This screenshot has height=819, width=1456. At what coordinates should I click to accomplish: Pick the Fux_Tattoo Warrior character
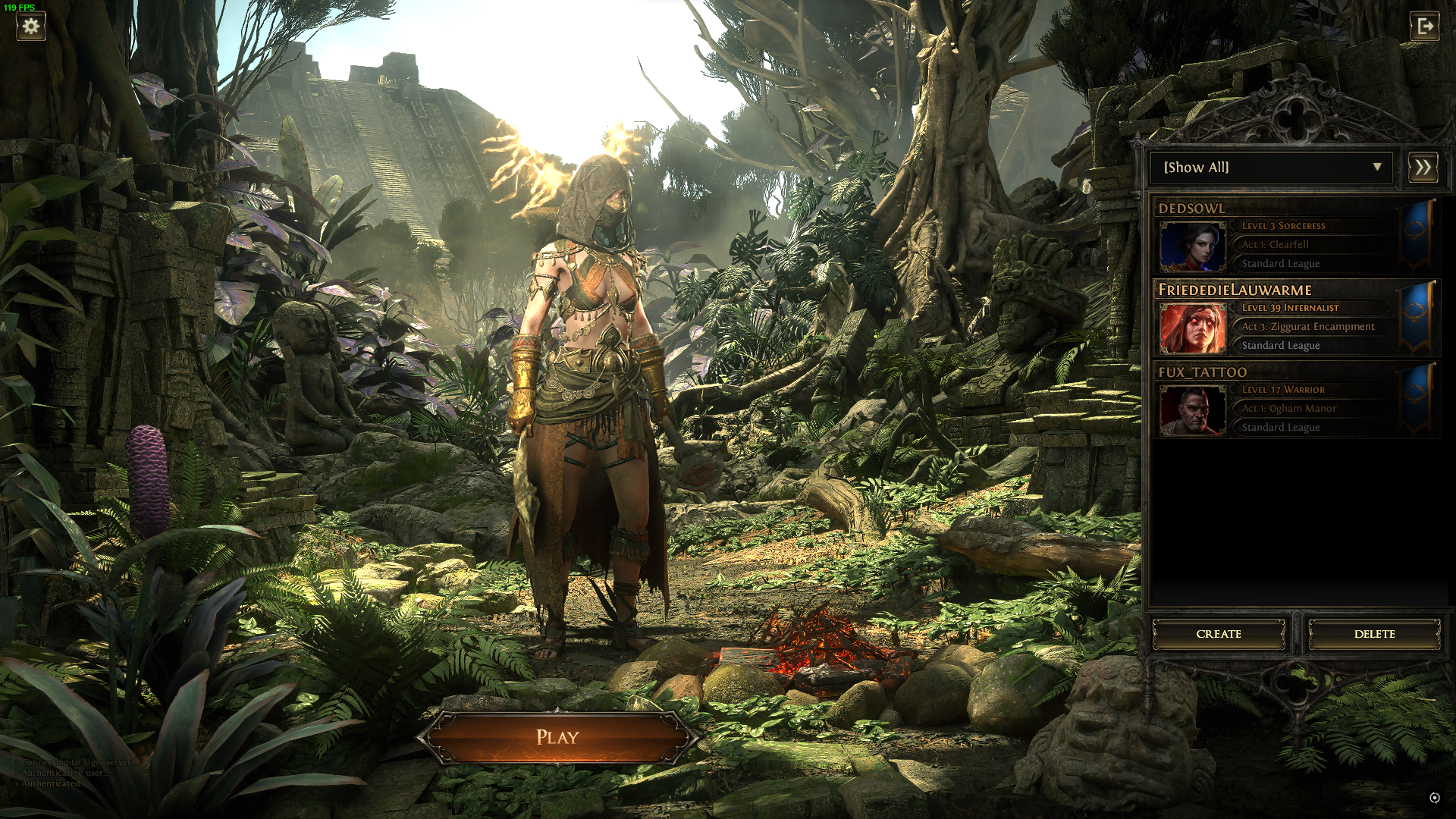click(1282, 400)
